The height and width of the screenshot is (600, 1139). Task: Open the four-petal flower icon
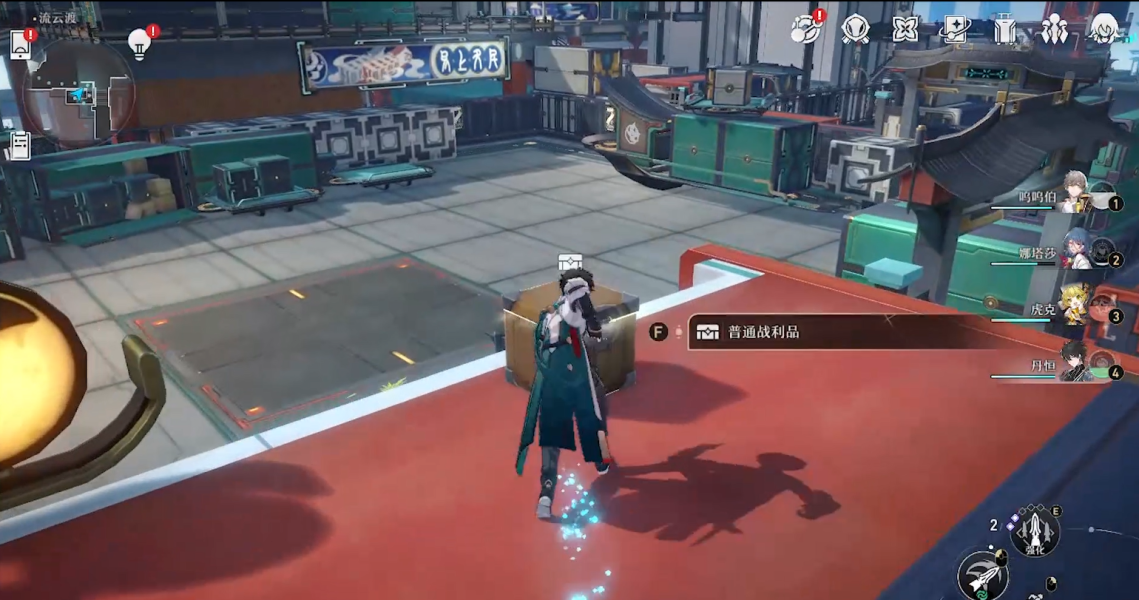pos(905,29)
